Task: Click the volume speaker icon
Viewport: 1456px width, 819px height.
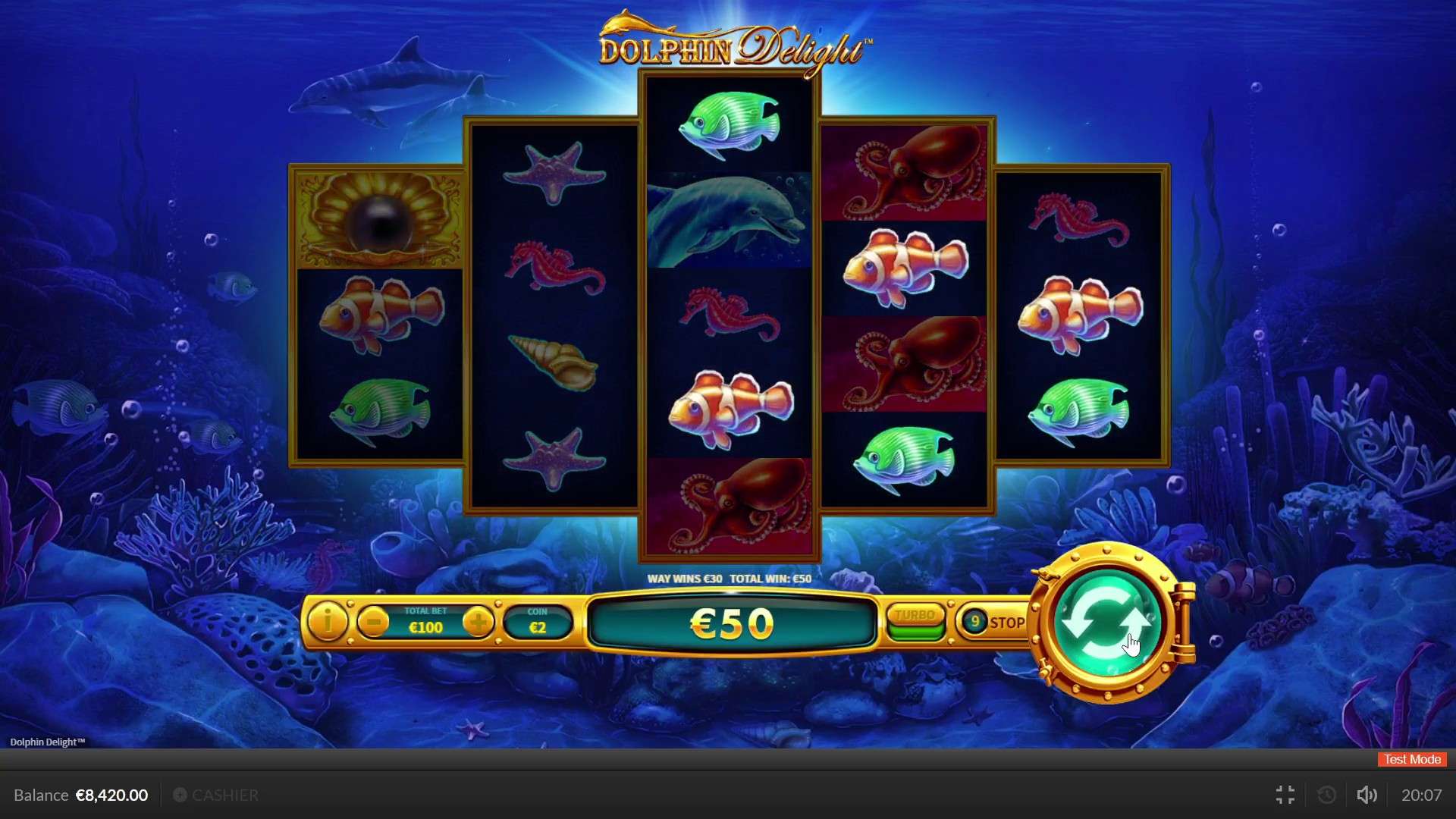Action: [1367, 795]
